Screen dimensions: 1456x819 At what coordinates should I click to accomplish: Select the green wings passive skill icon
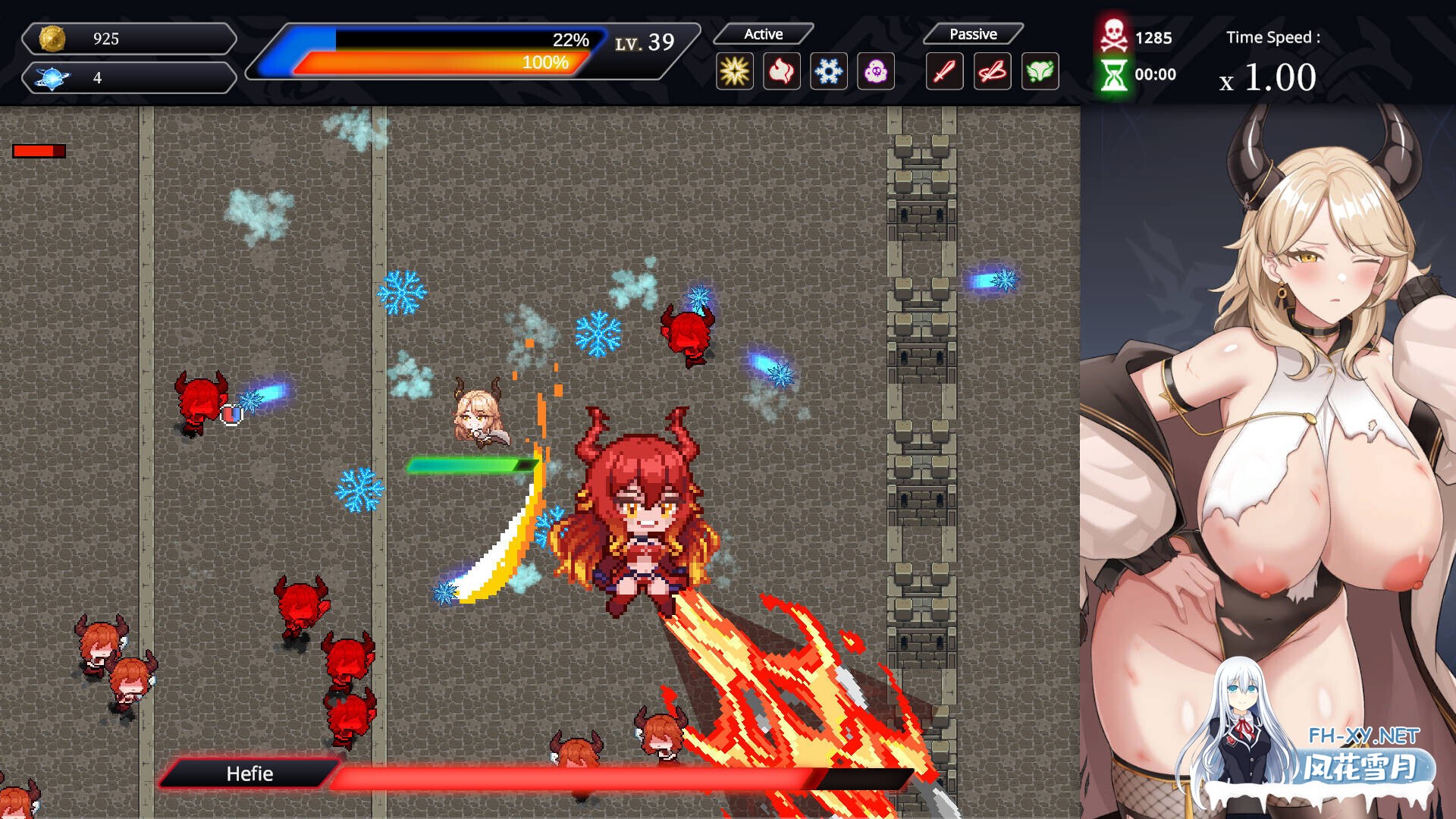[1040, 71]
